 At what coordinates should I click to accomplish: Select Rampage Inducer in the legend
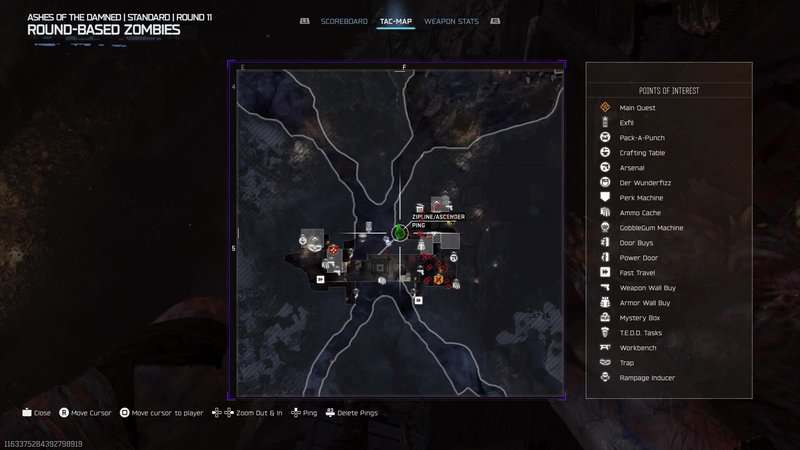(x=647, y=378)
